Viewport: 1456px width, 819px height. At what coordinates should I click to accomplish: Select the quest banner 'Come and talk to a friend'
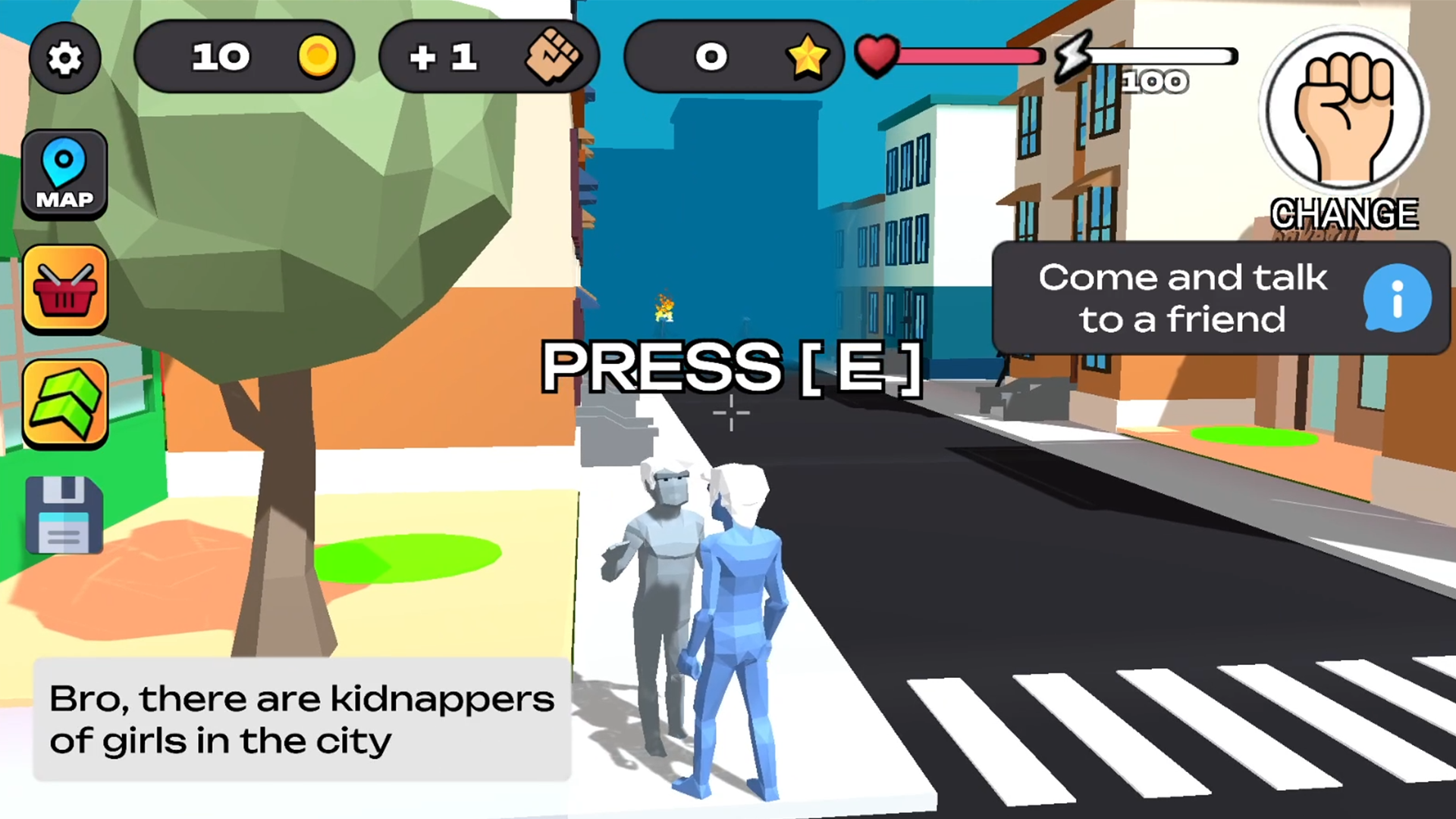[x=1183, y=297]
